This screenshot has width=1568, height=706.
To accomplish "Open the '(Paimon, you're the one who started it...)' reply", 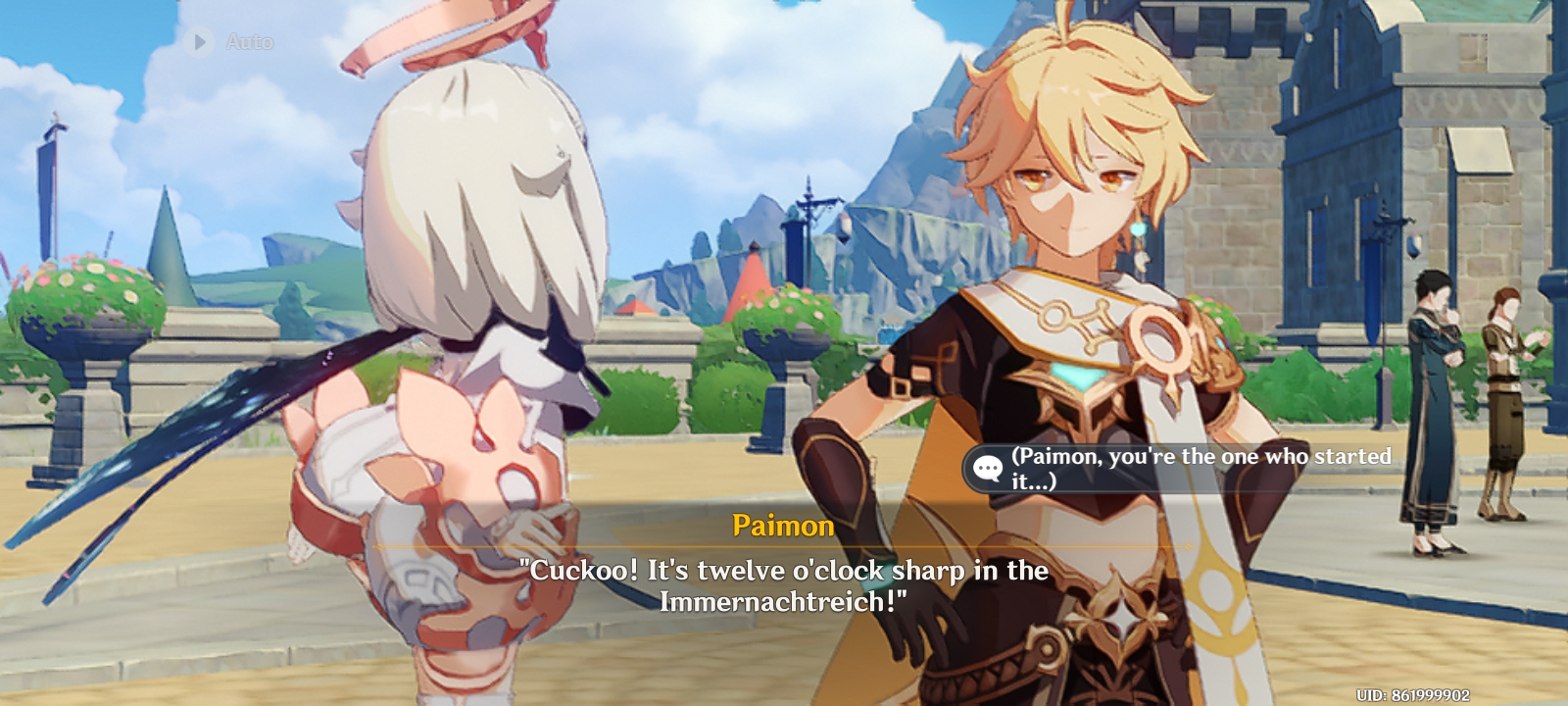I will click(x=1196, y=468).
